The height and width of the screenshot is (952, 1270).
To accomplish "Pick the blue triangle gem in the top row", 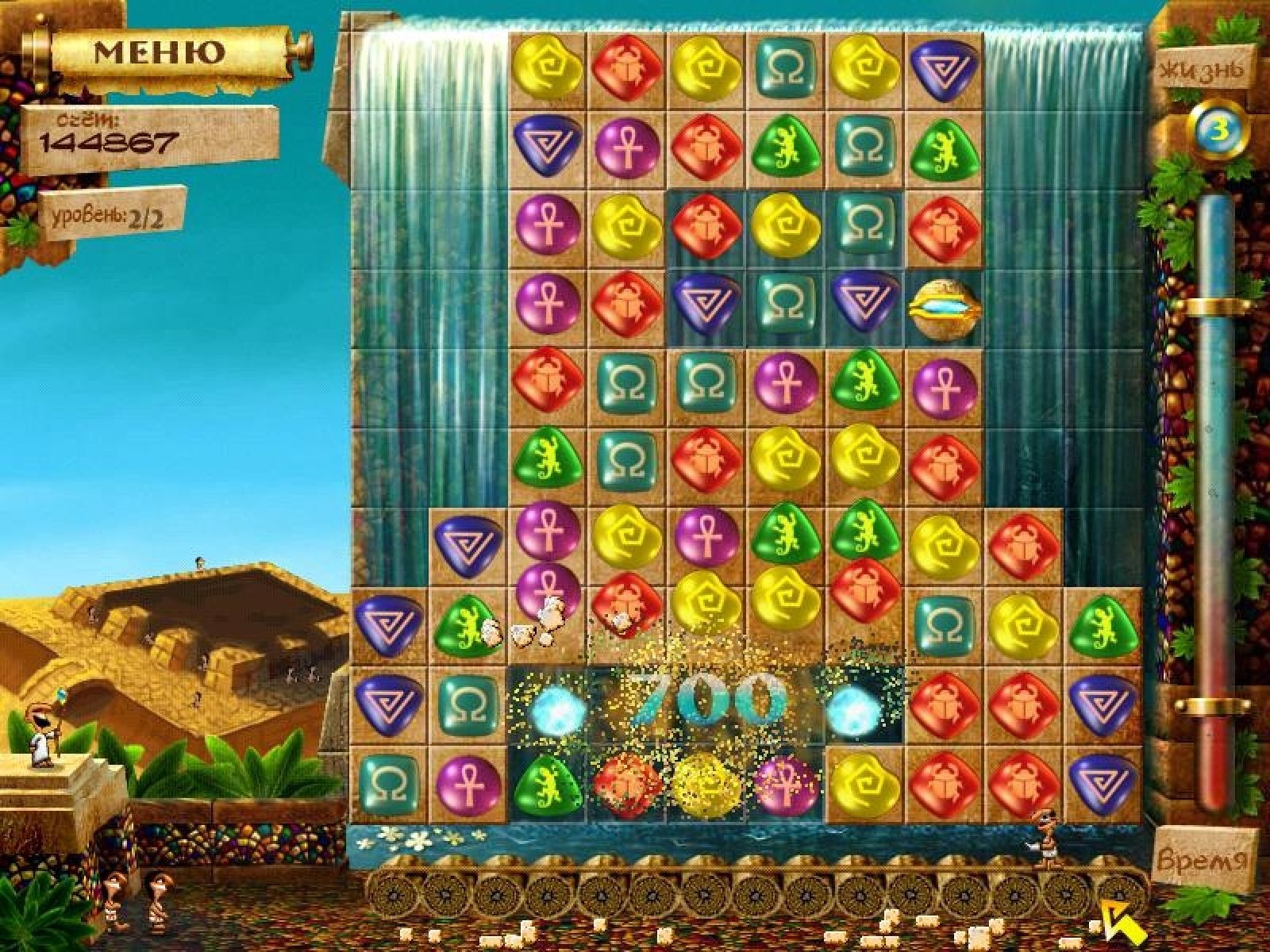I will pyautogui.click(x=944, y=69).
